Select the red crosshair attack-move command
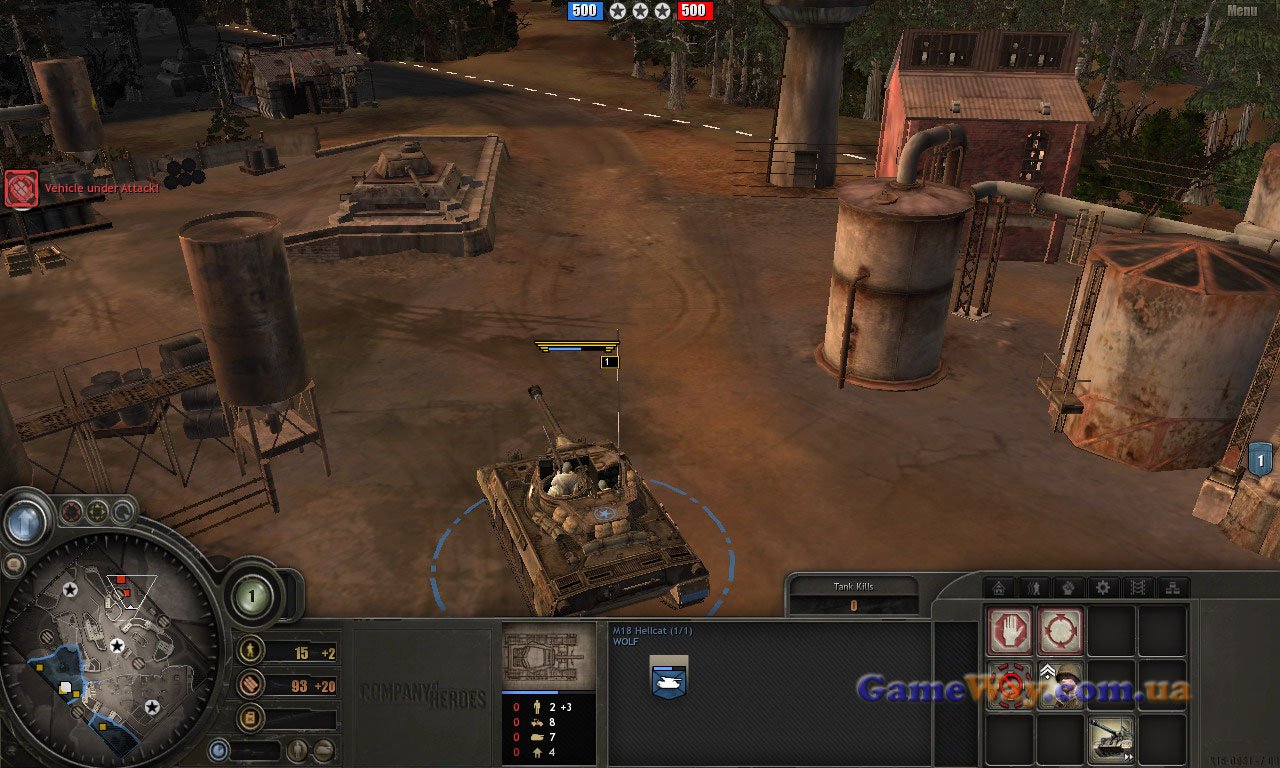This screenshot has height=768, width=1280. tap(1060, 632)
